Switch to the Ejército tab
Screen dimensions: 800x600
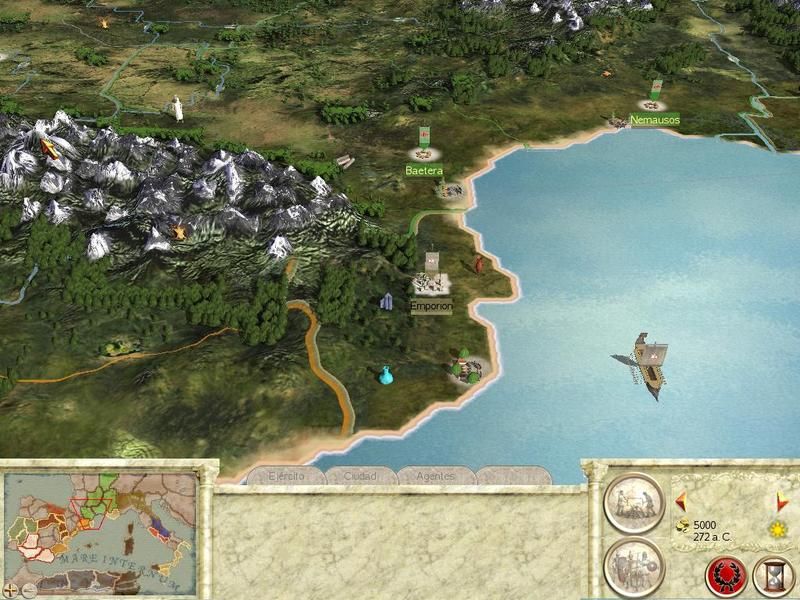(x=286, y=476)
